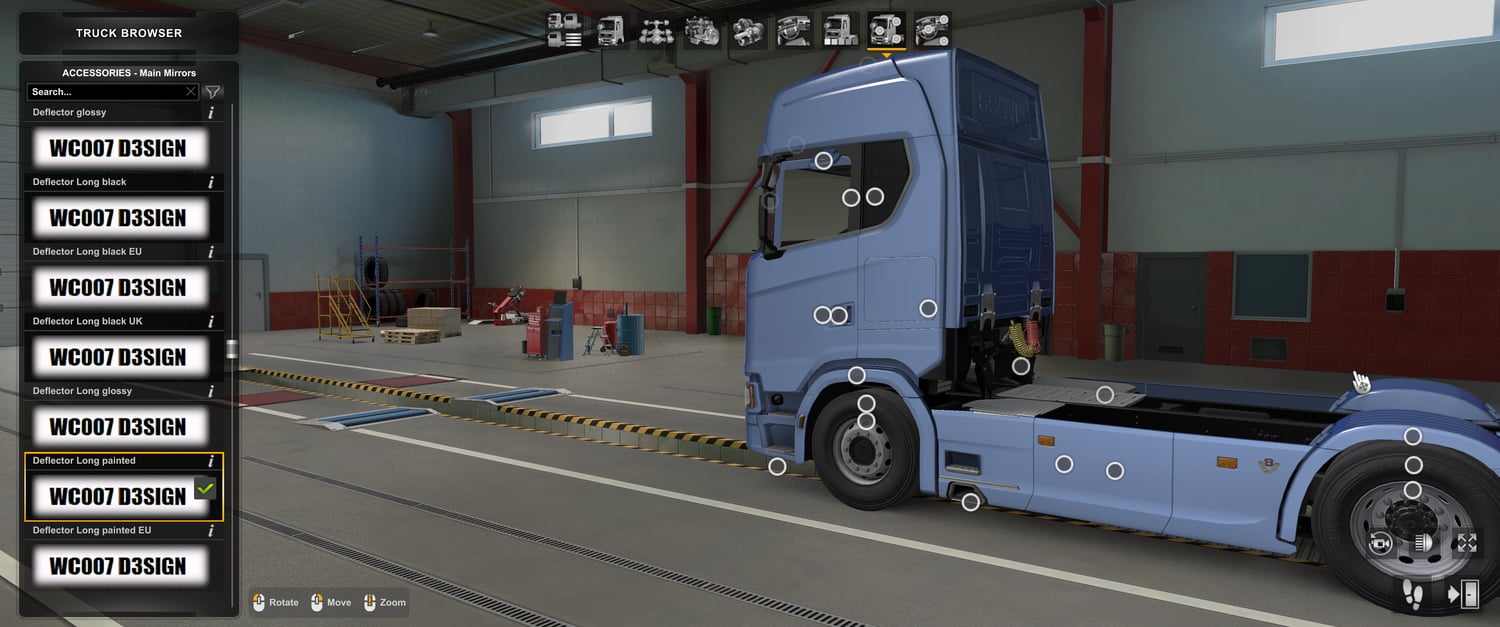The image size is (1500, 627).
Task: Switch to the interior accessories tab
Action: point(932,30)
